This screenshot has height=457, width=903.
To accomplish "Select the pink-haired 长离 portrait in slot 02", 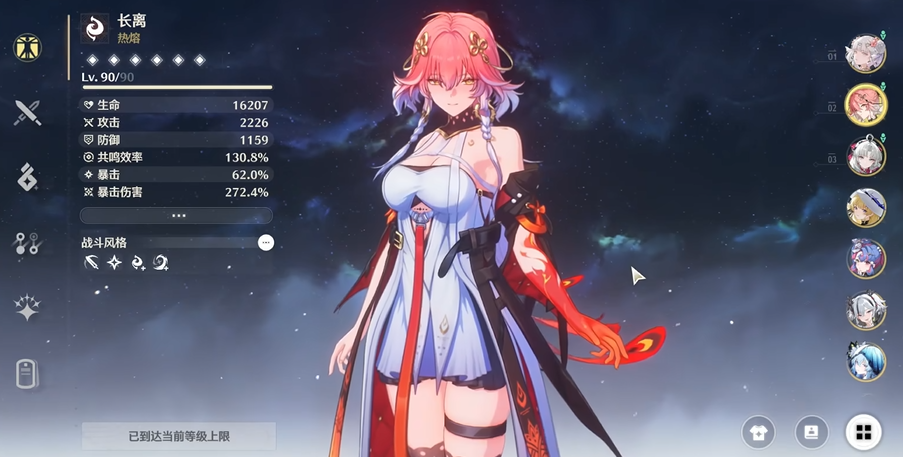I will (866, 105).
